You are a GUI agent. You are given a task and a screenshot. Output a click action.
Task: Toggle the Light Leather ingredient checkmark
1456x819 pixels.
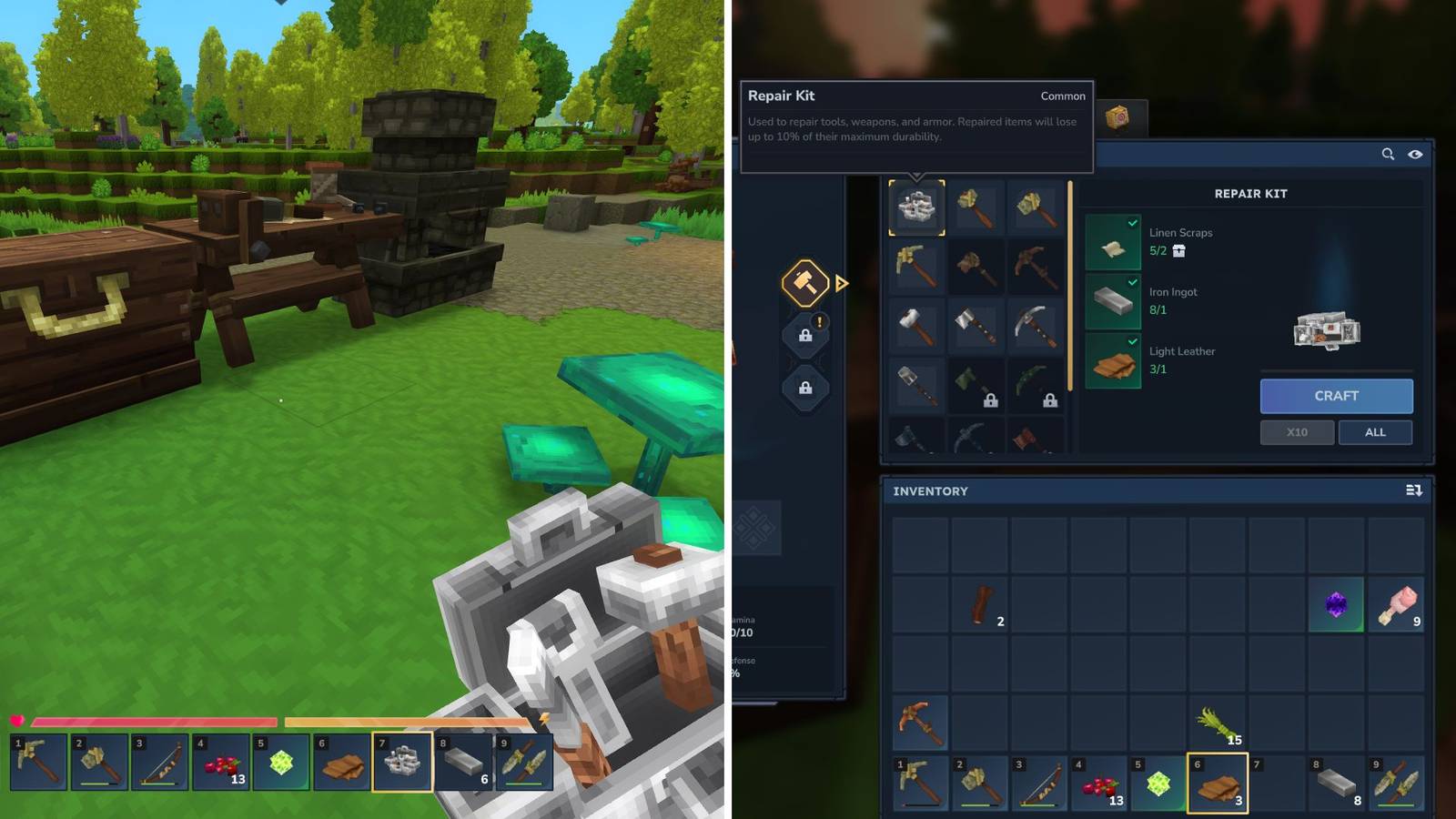1133,340
